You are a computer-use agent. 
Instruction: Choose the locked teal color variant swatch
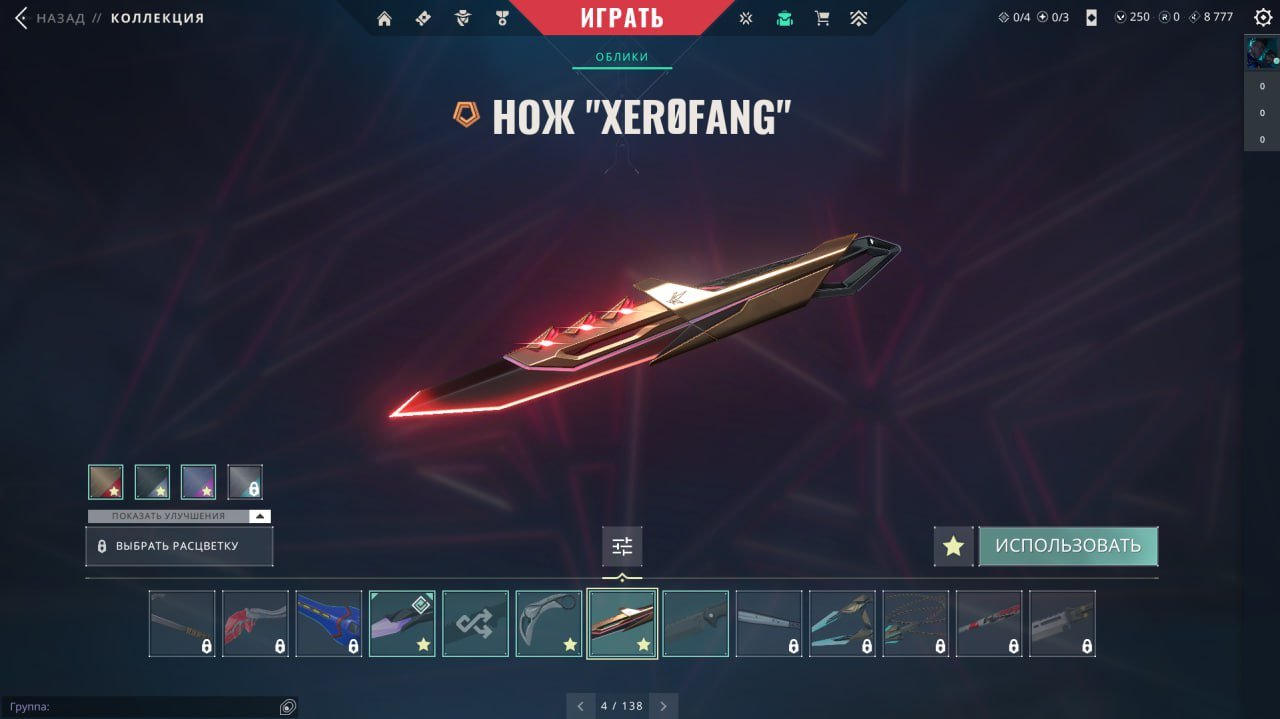[x=245, y=482]
